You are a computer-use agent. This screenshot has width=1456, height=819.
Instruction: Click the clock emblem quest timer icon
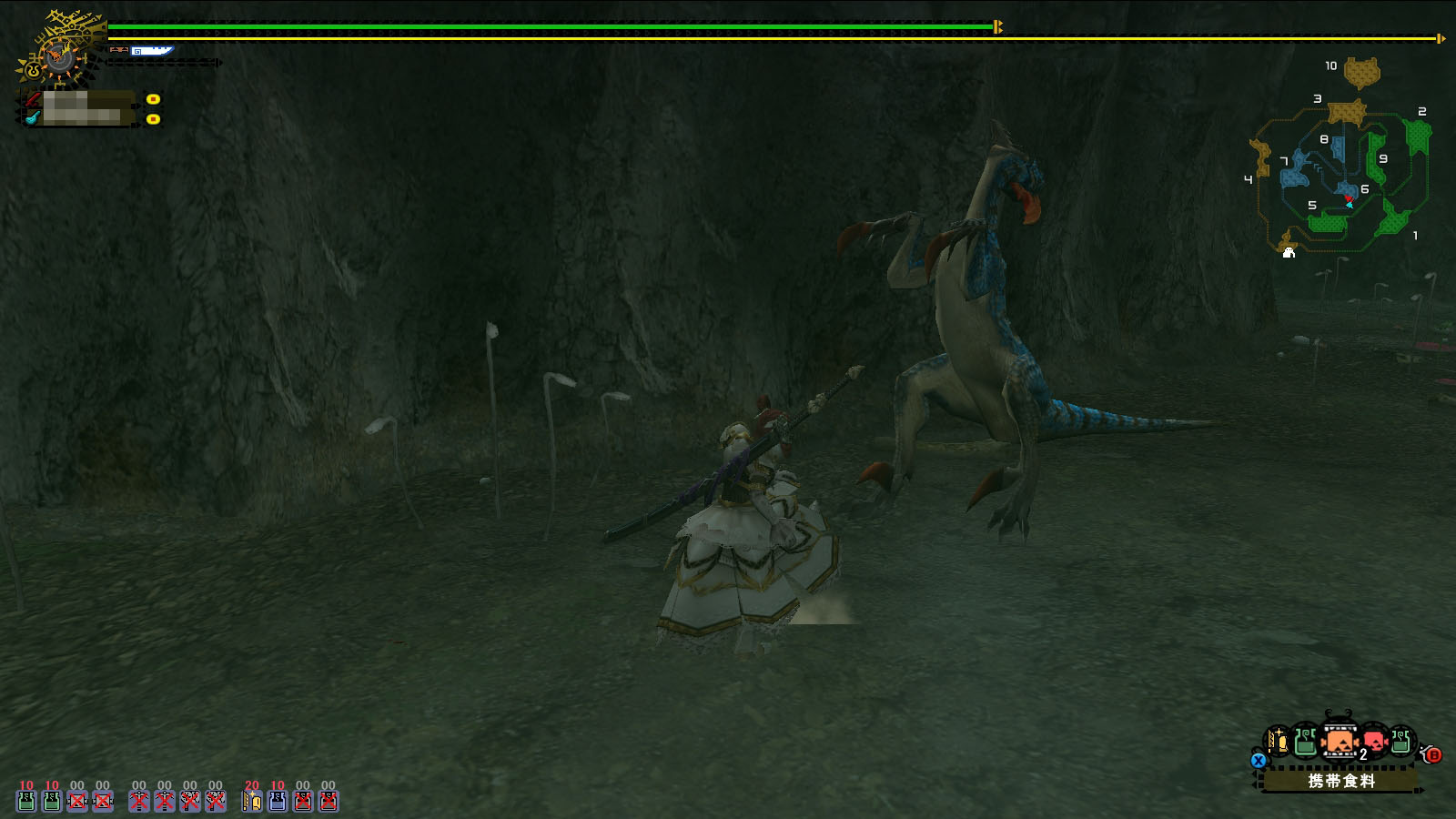pyautogui.click(x=58, y=56)
